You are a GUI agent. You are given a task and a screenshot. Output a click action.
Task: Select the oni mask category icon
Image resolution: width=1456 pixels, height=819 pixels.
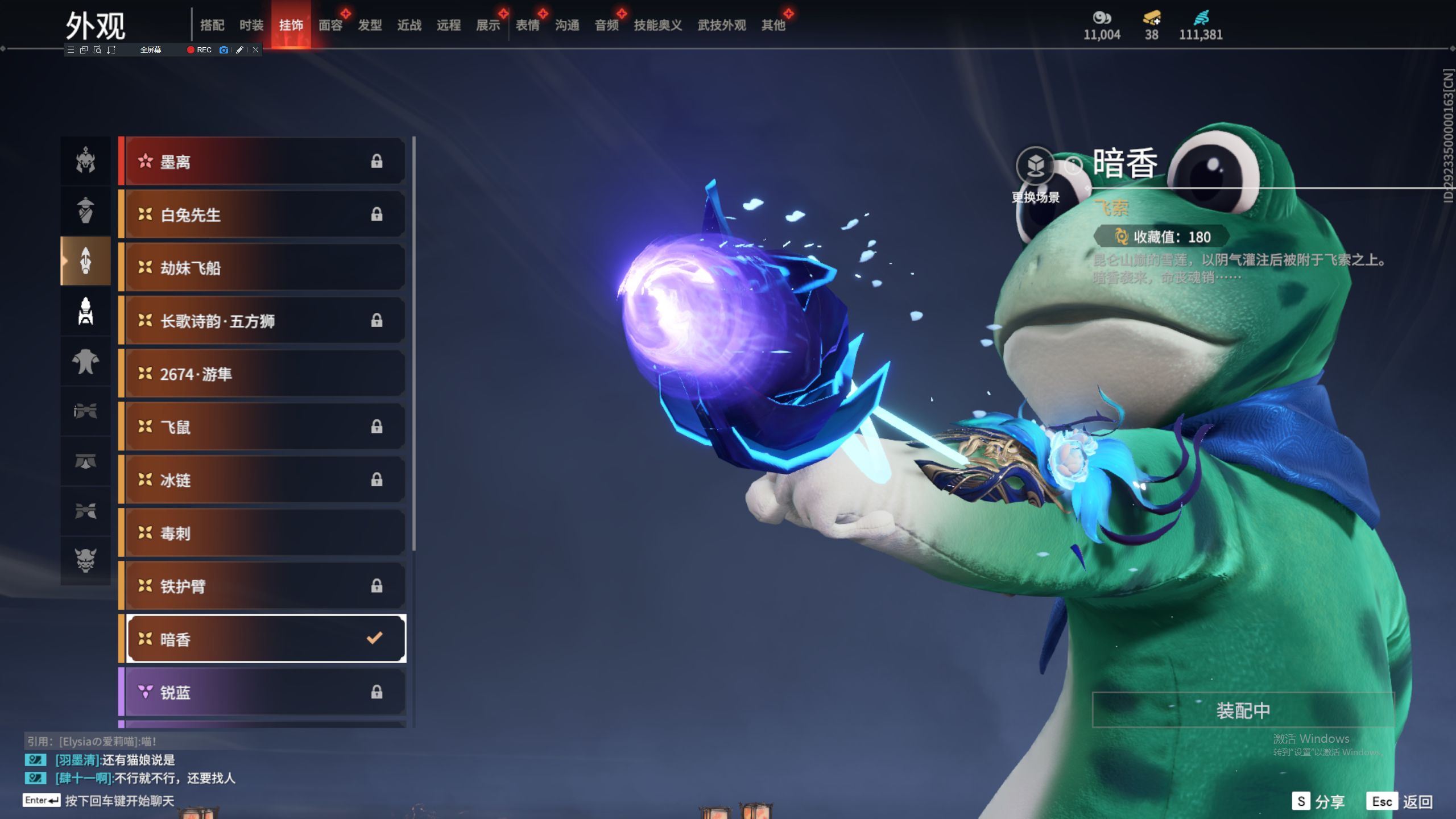pyautogui.click(x=86, y=560)
